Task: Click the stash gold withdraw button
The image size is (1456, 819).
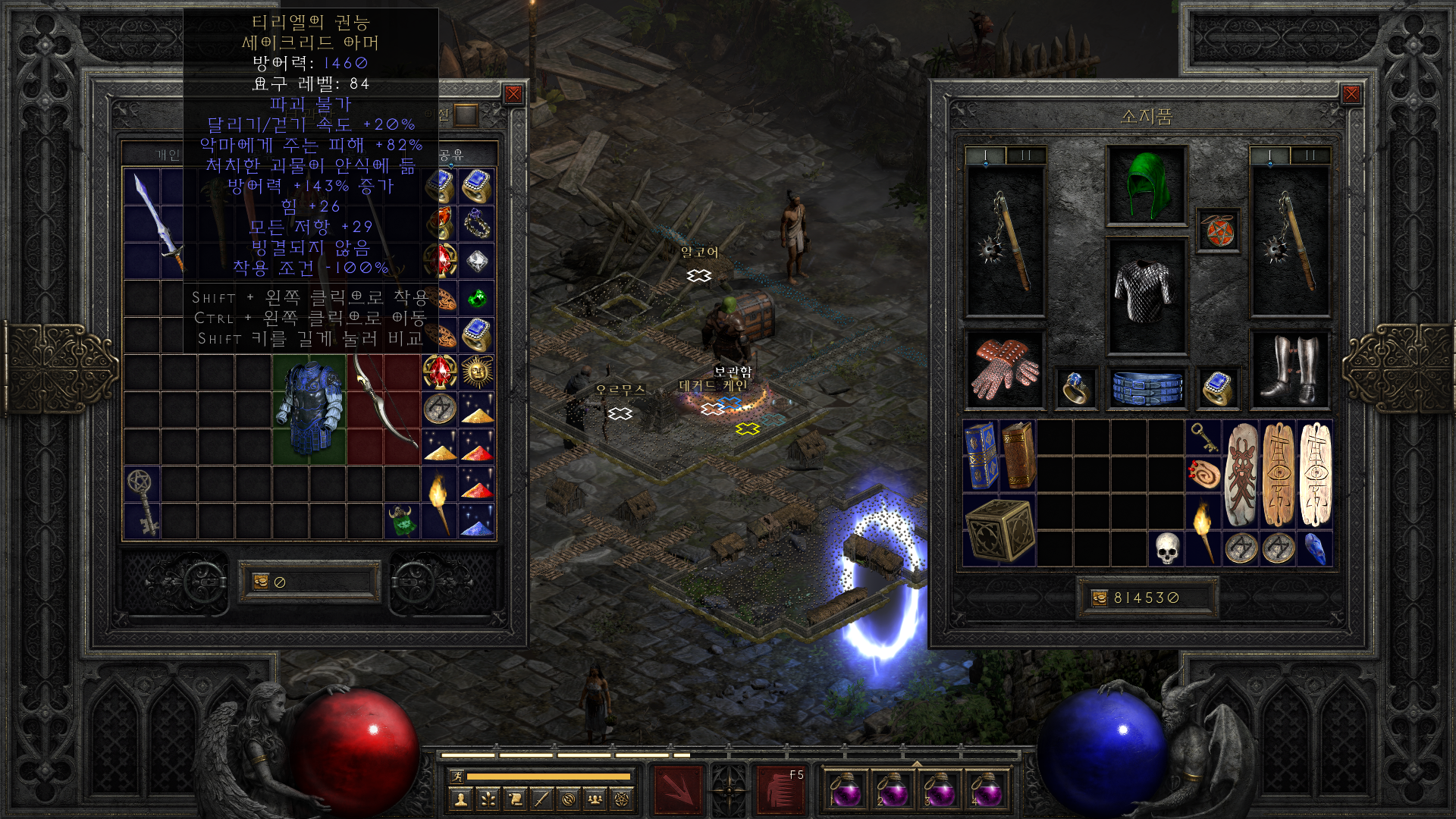Action: point(261,582)
